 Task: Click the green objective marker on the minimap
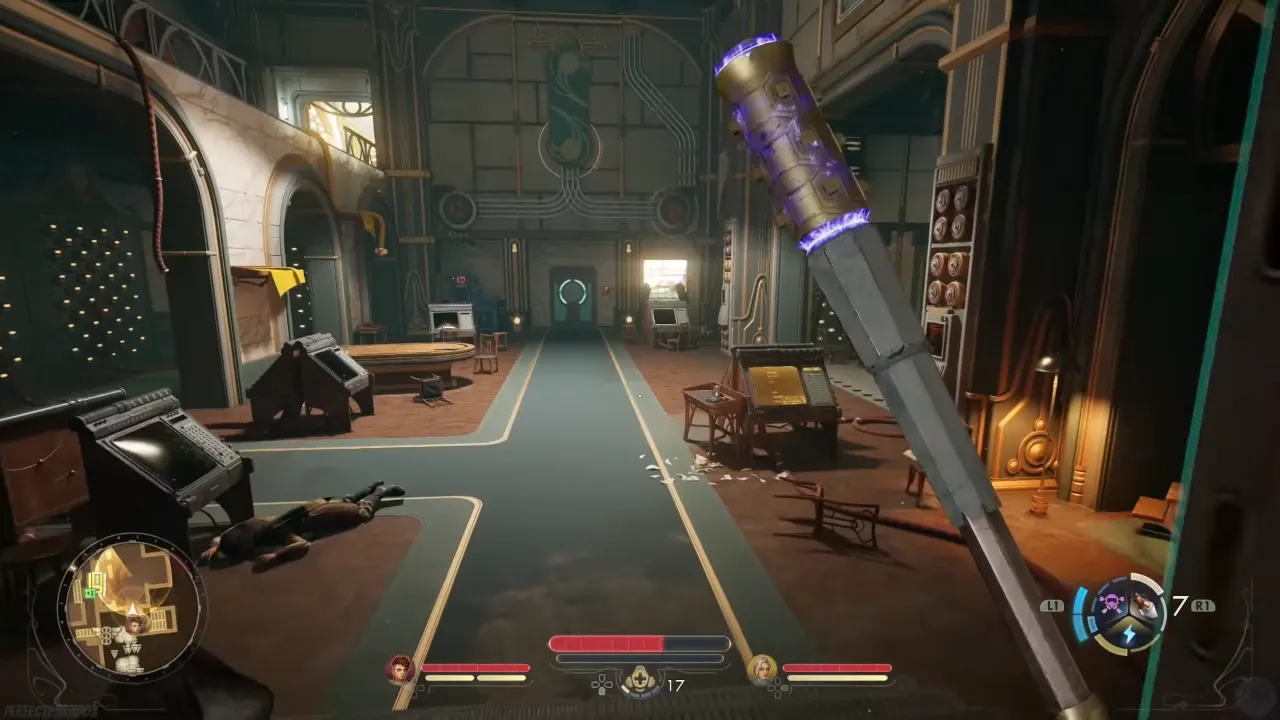[90, 593]
